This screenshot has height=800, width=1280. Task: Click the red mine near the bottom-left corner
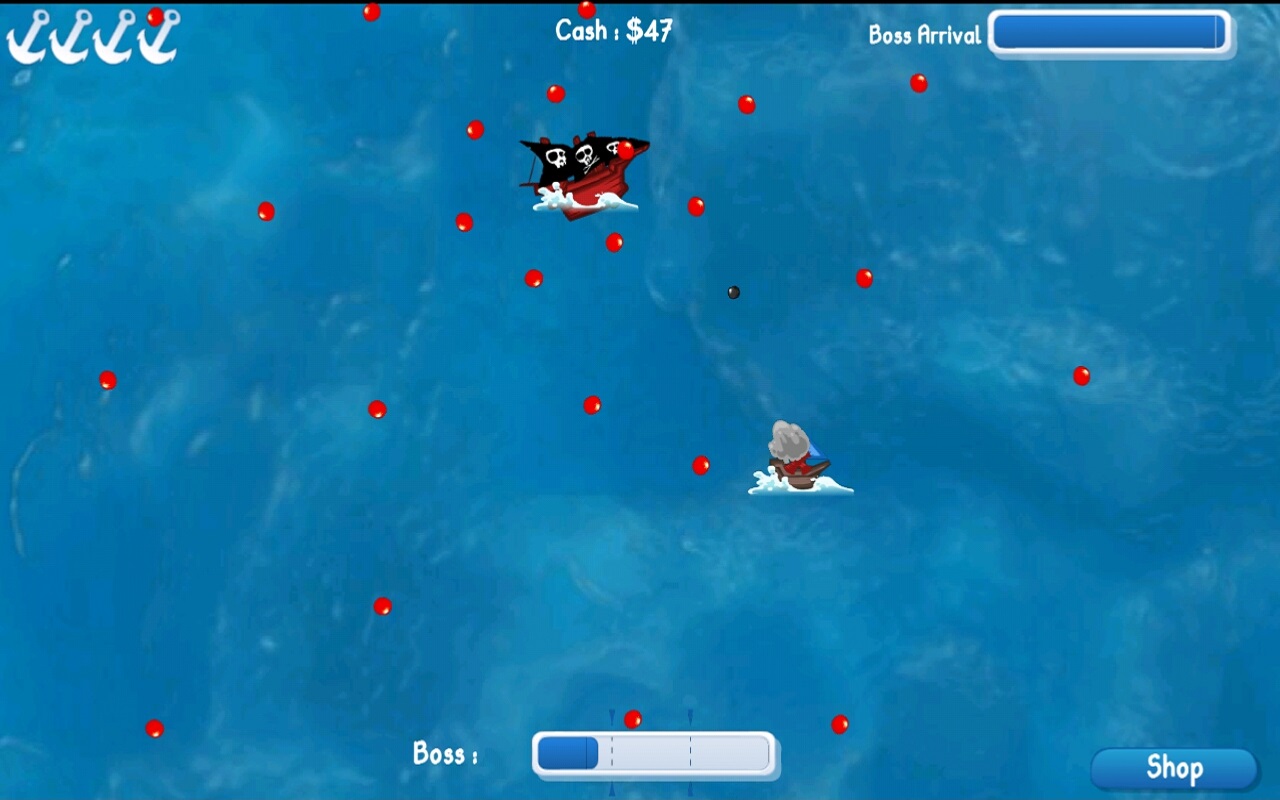click(x=154, y=726)
